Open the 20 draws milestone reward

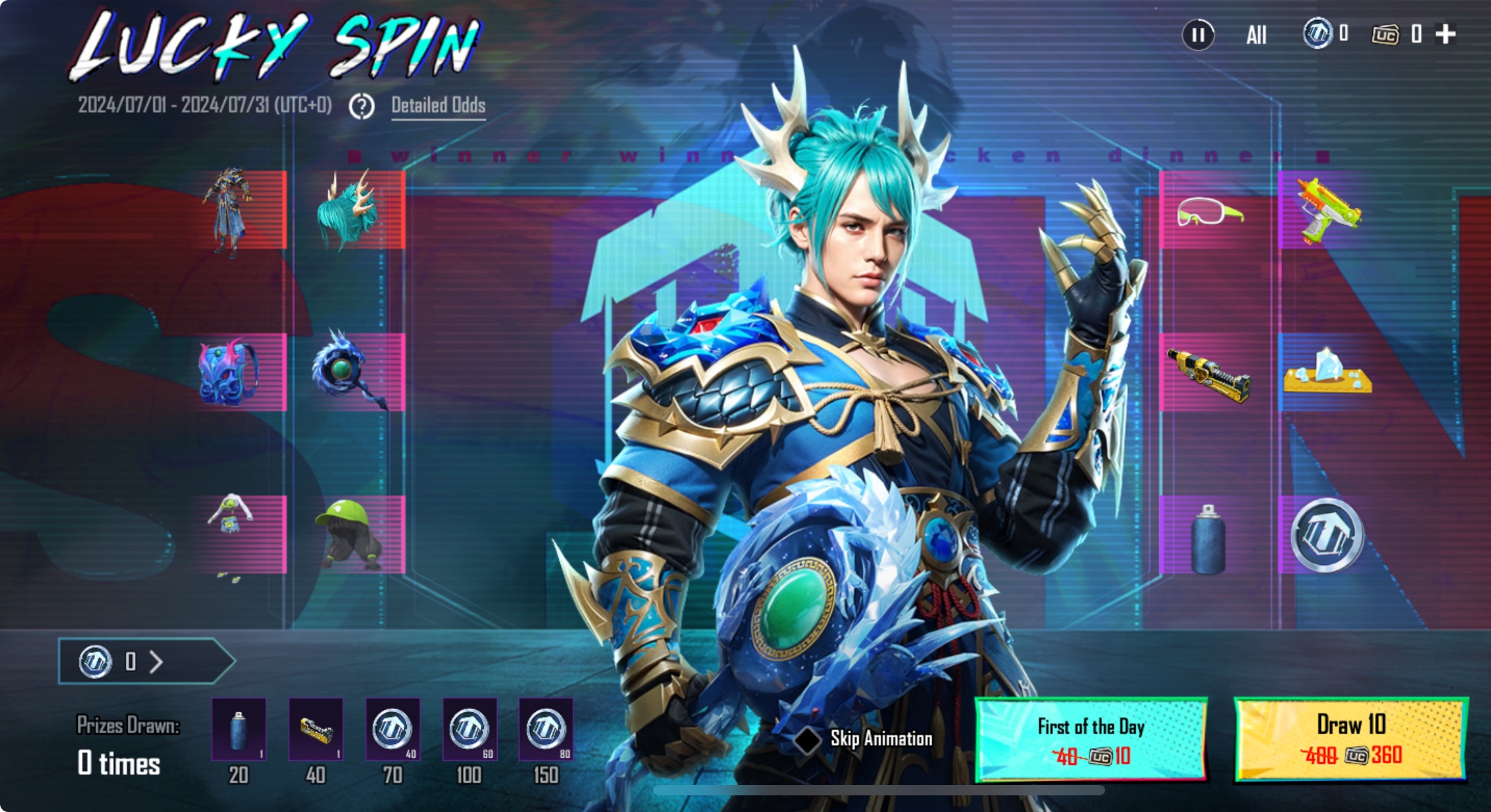[239, 729]
